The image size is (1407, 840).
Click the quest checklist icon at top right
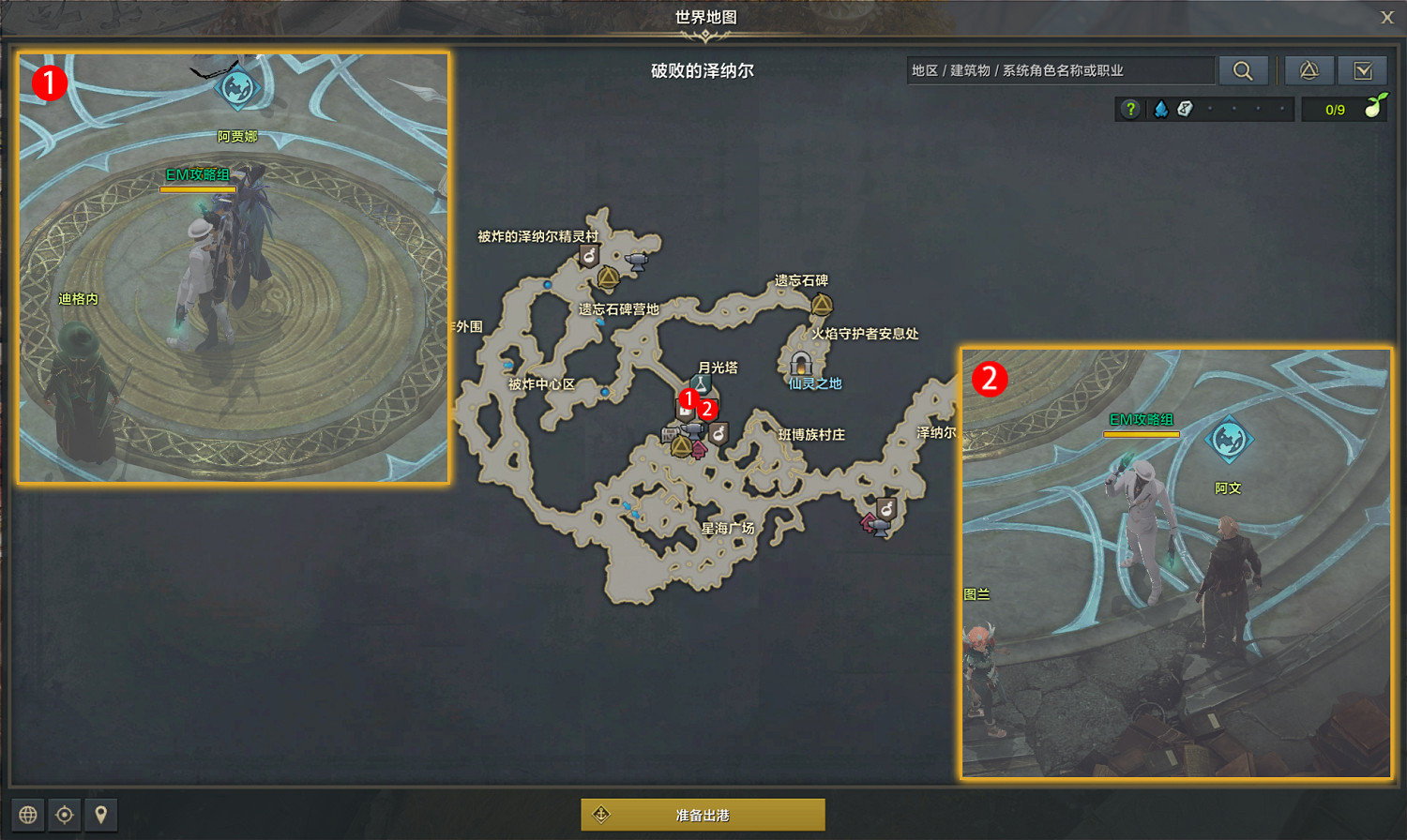(x=1363, y=70)
